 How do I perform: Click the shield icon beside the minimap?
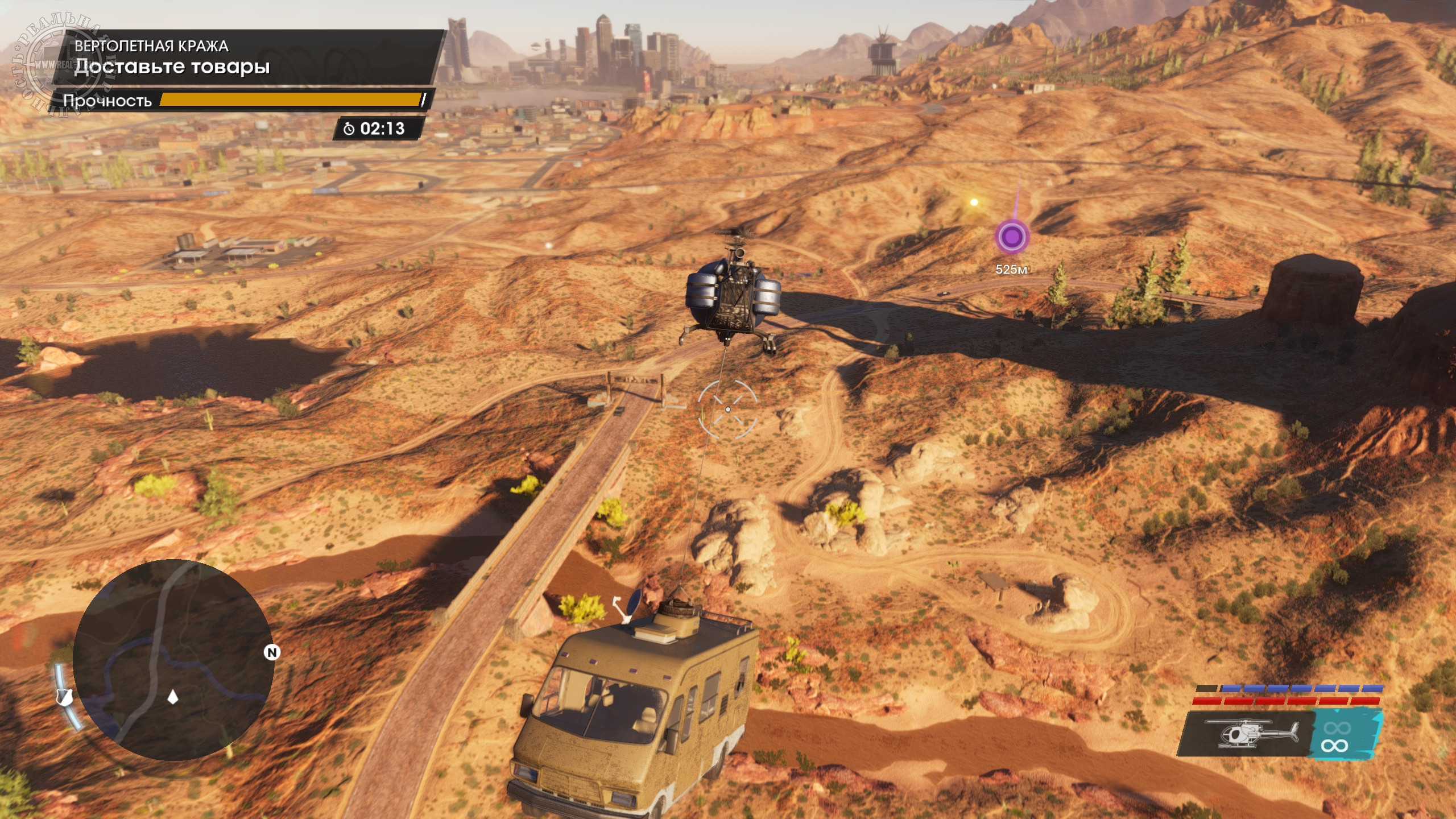65,697
